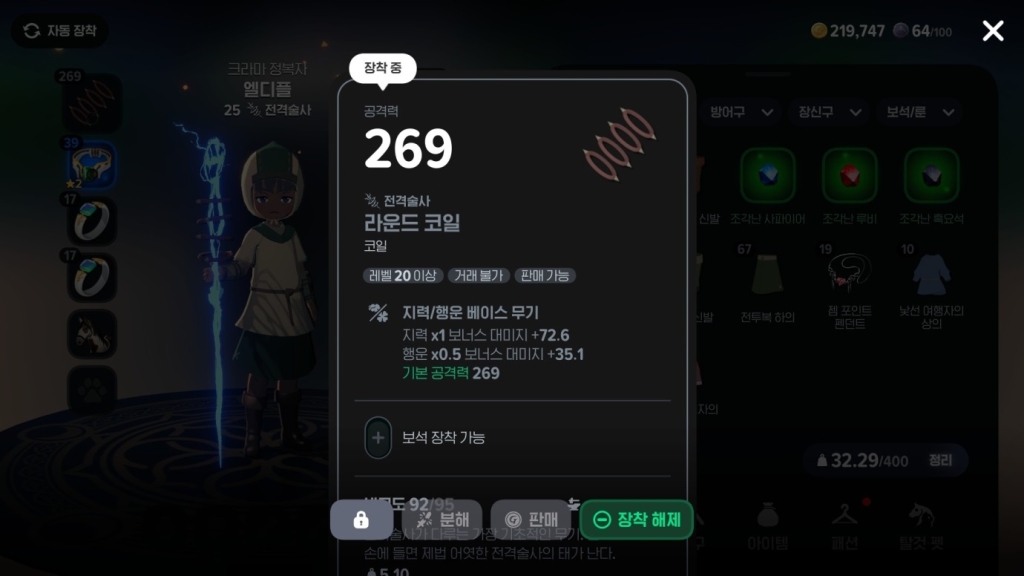Click the plus gem socket slot
1024x576 pixels.
378,438
